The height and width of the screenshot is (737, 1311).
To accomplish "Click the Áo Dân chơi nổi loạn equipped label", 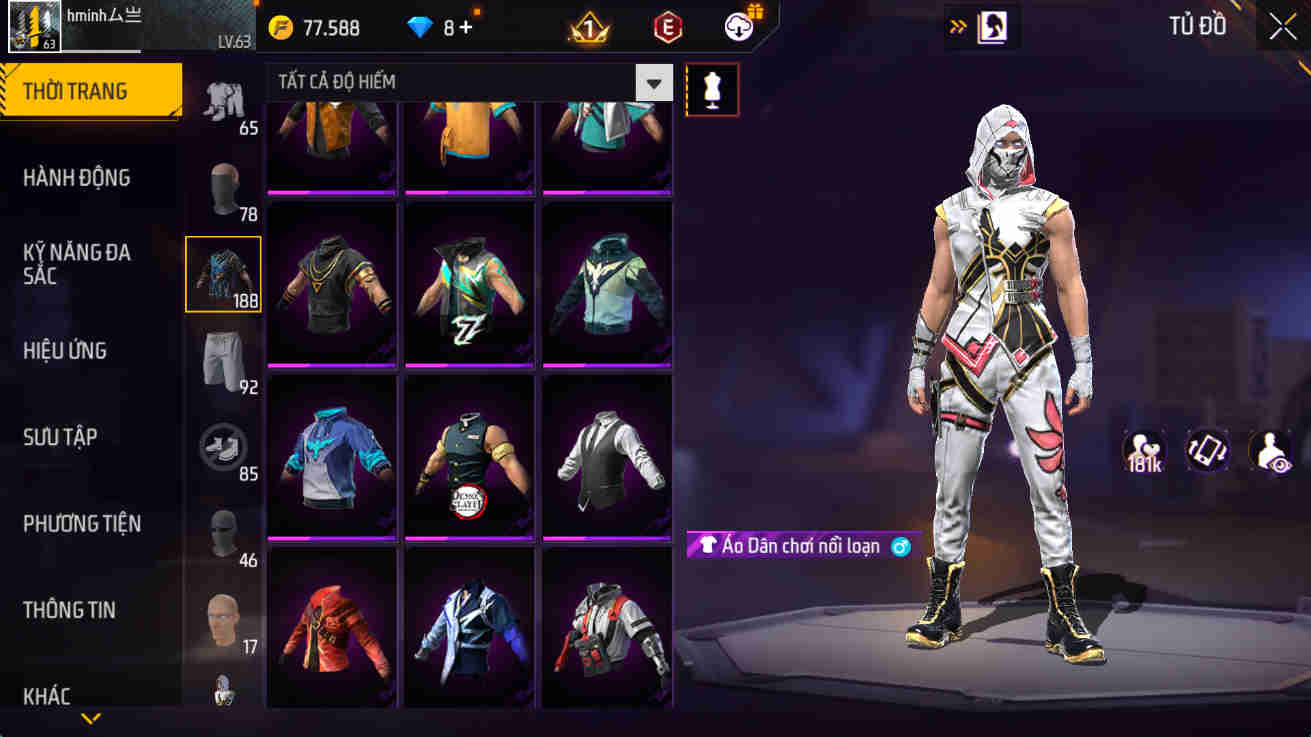I will click(798, 546).
